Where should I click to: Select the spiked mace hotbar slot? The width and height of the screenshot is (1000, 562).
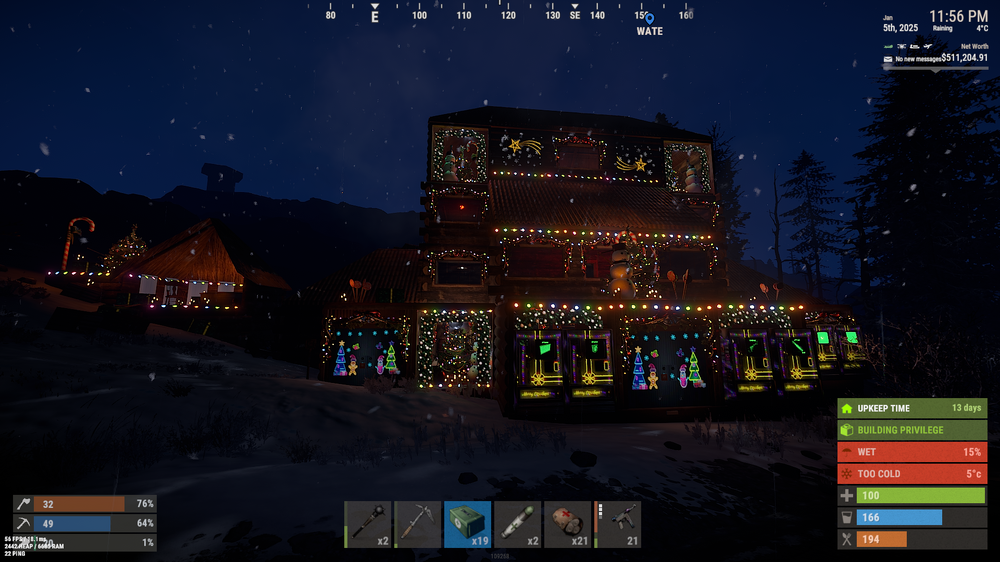coord(368,524)
